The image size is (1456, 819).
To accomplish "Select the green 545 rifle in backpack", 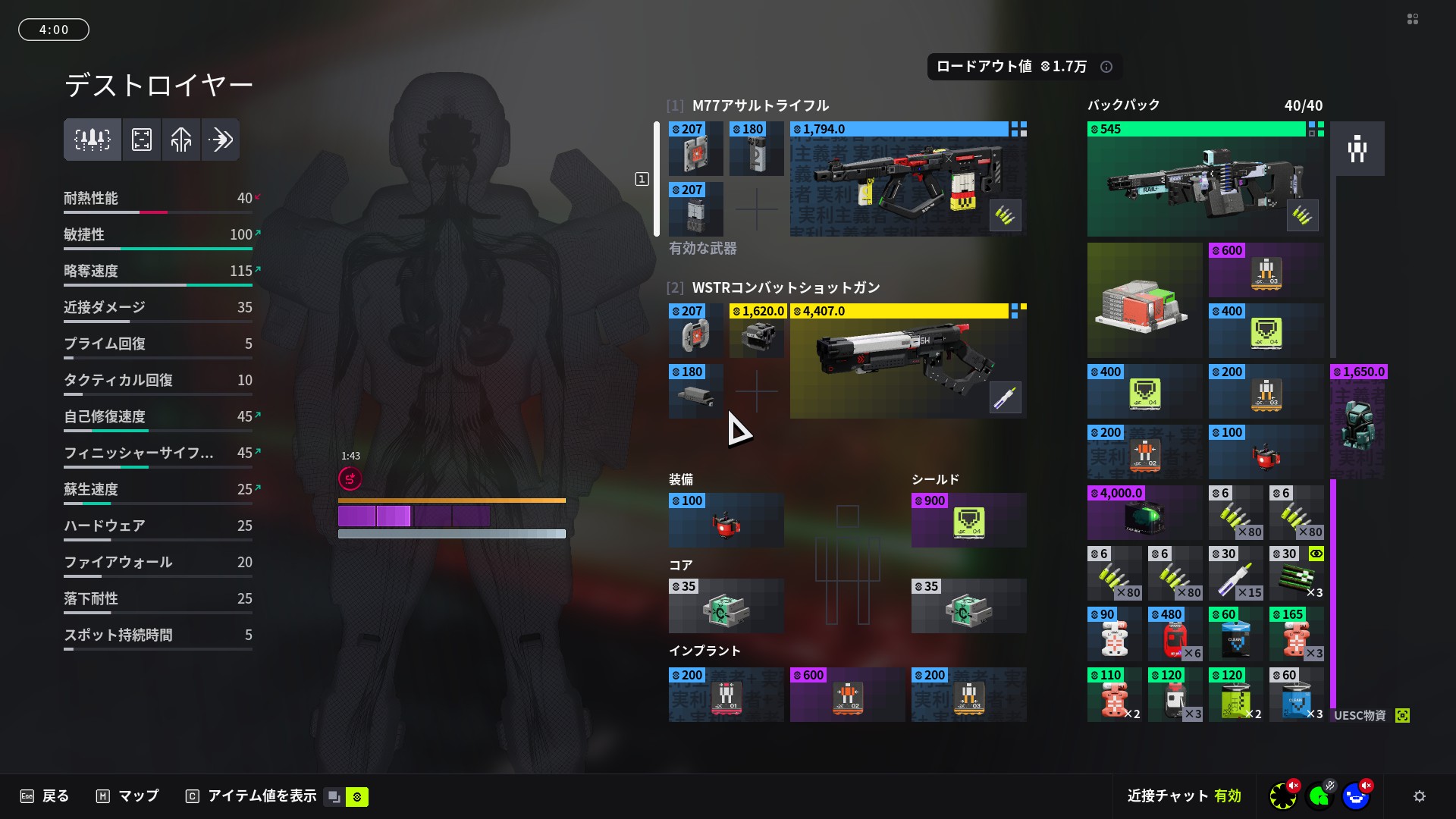I will tap(1205, 179).
